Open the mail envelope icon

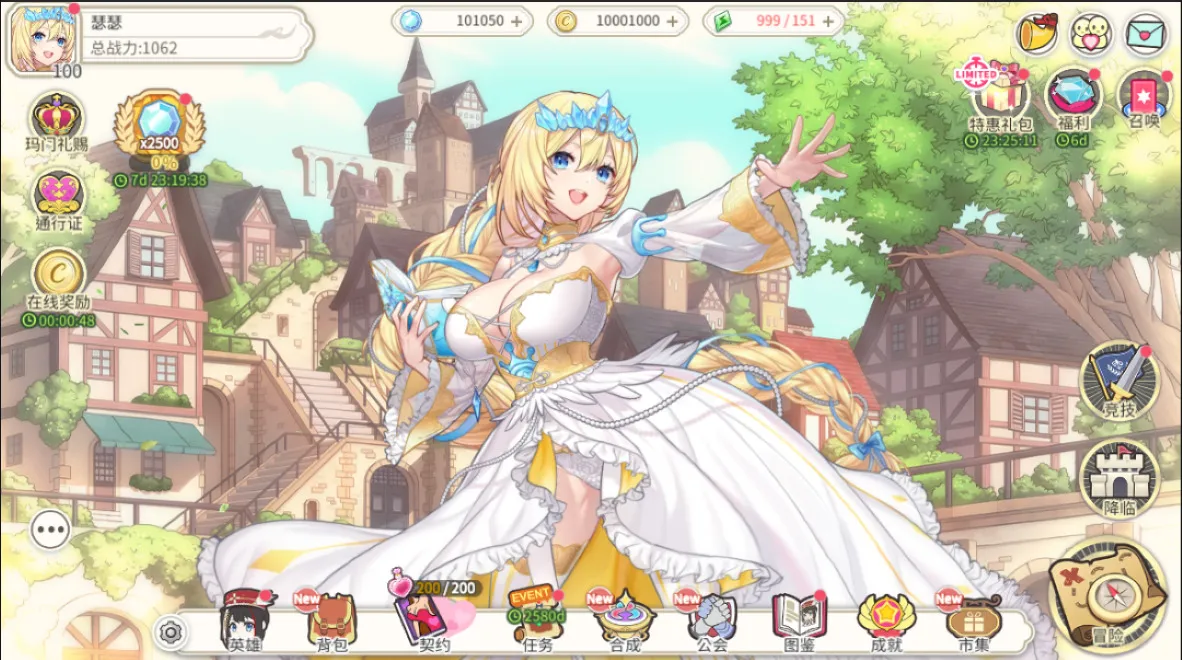[x=1145, y=36]
